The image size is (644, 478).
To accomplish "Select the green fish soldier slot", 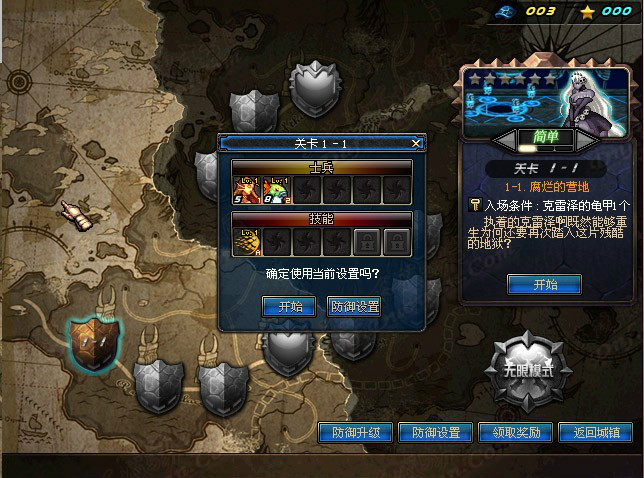I will pos(276,190).
